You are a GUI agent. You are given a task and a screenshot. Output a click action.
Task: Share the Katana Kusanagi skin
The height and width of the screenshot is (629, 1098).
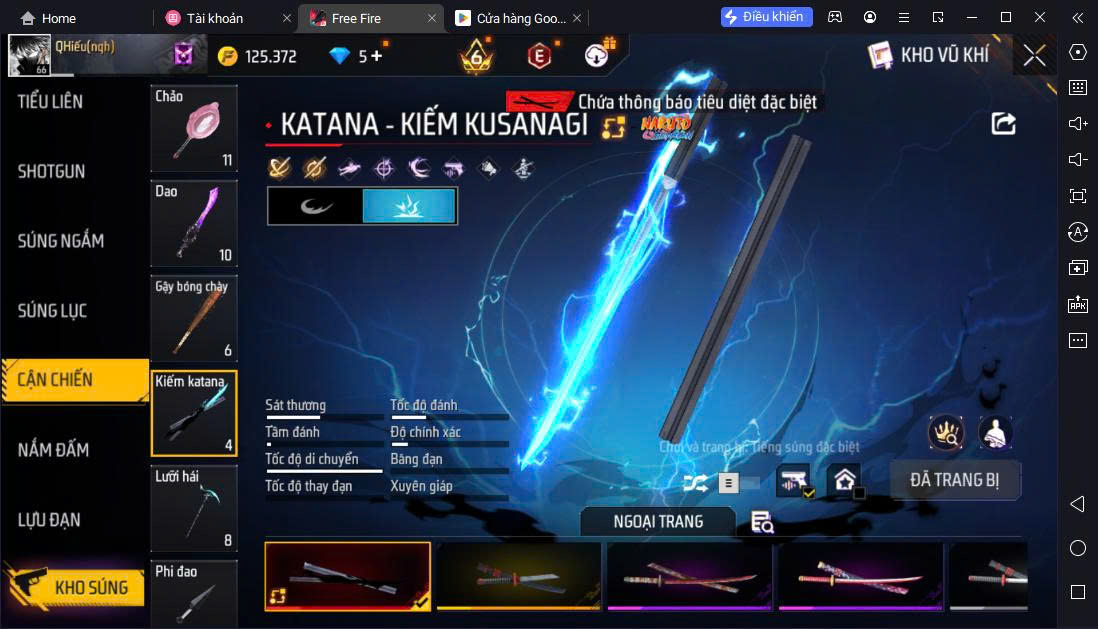pyautogui.click(x=1003, y=123)
